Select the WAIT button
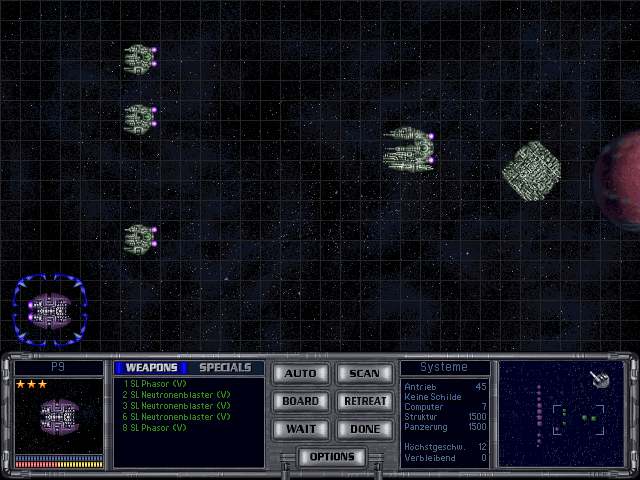This screenshot has width=640, height=480. [300, 428]
